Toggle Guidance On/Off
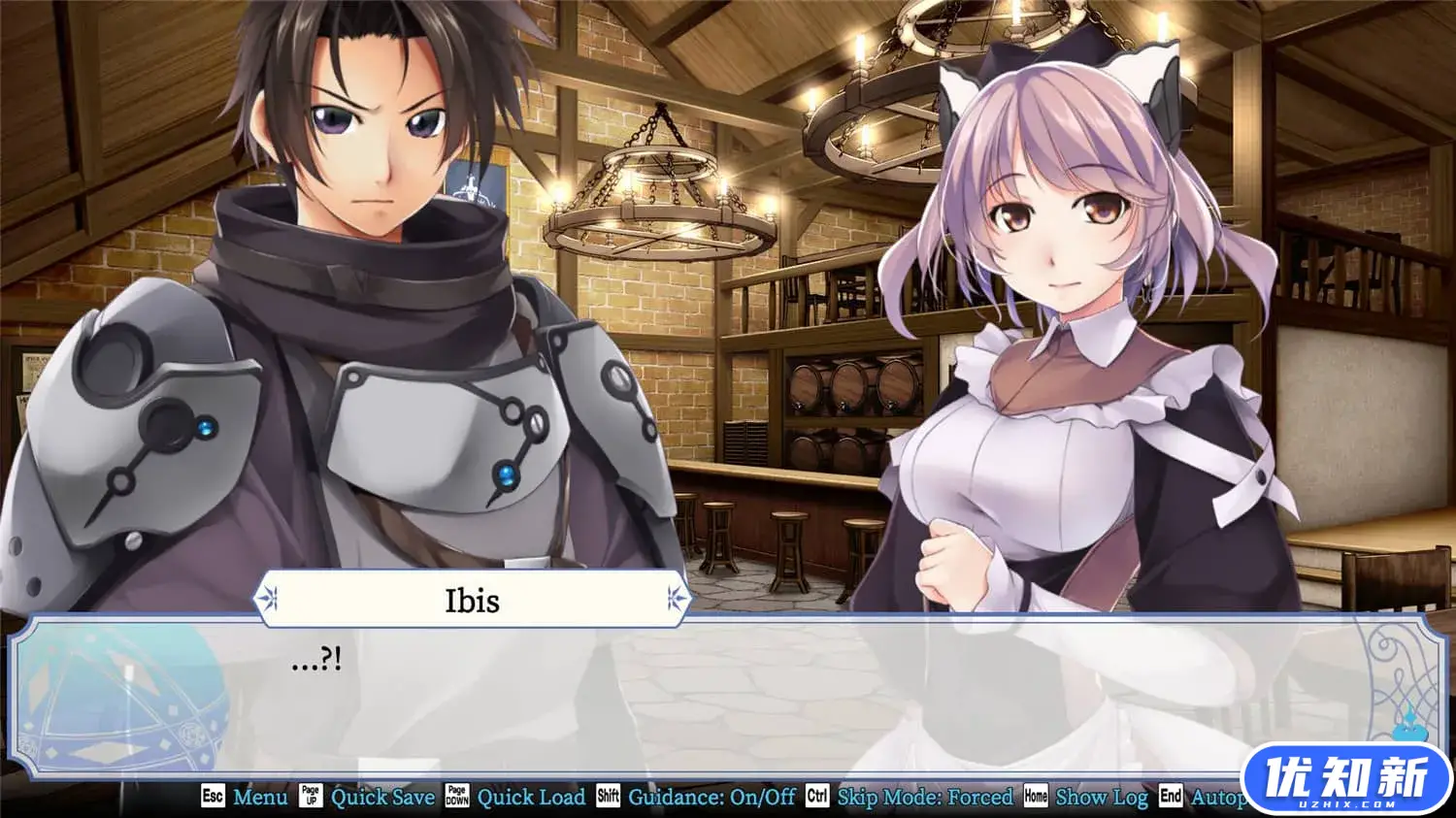Viewport: 1456px width, 818px height. pos(711,797)
